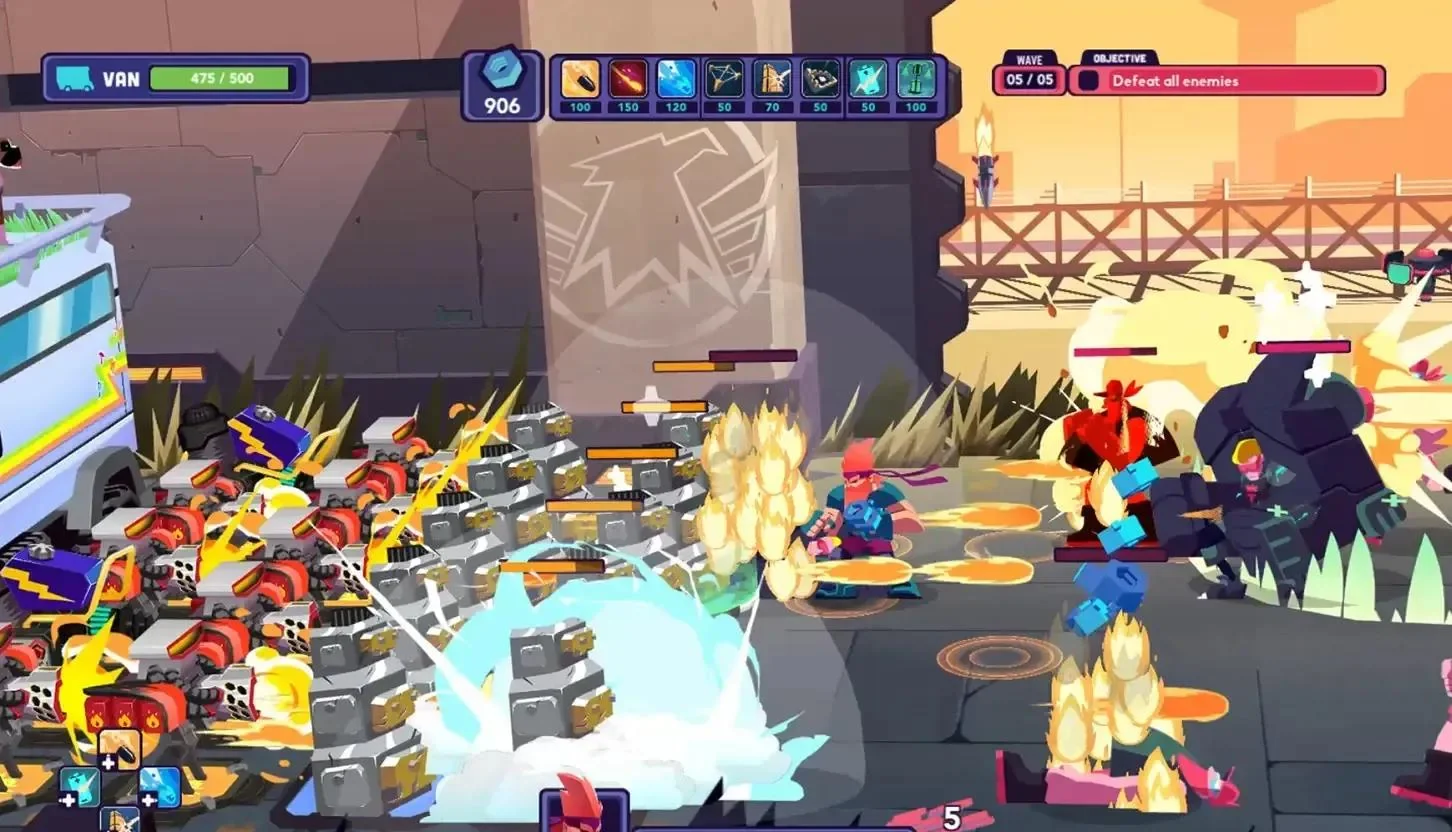Click the Defeat all enemies objective tracker

[1227, 81]
